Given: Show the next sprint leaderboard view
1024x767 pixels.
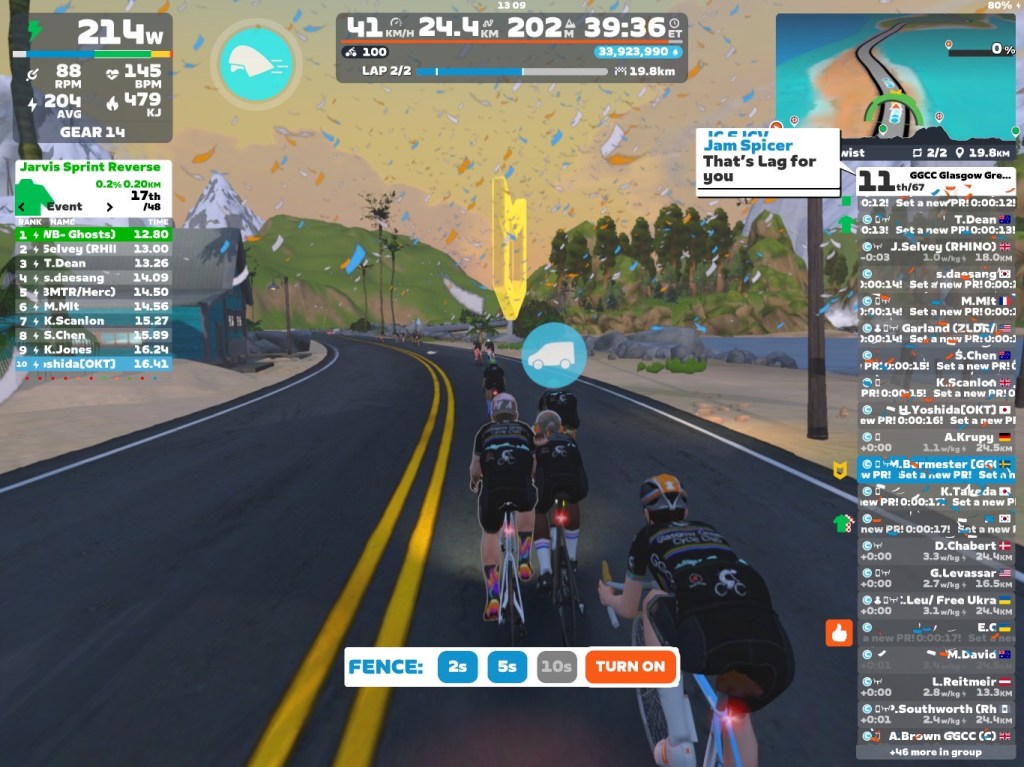Looking at the screenshot, I should [110, 207].
